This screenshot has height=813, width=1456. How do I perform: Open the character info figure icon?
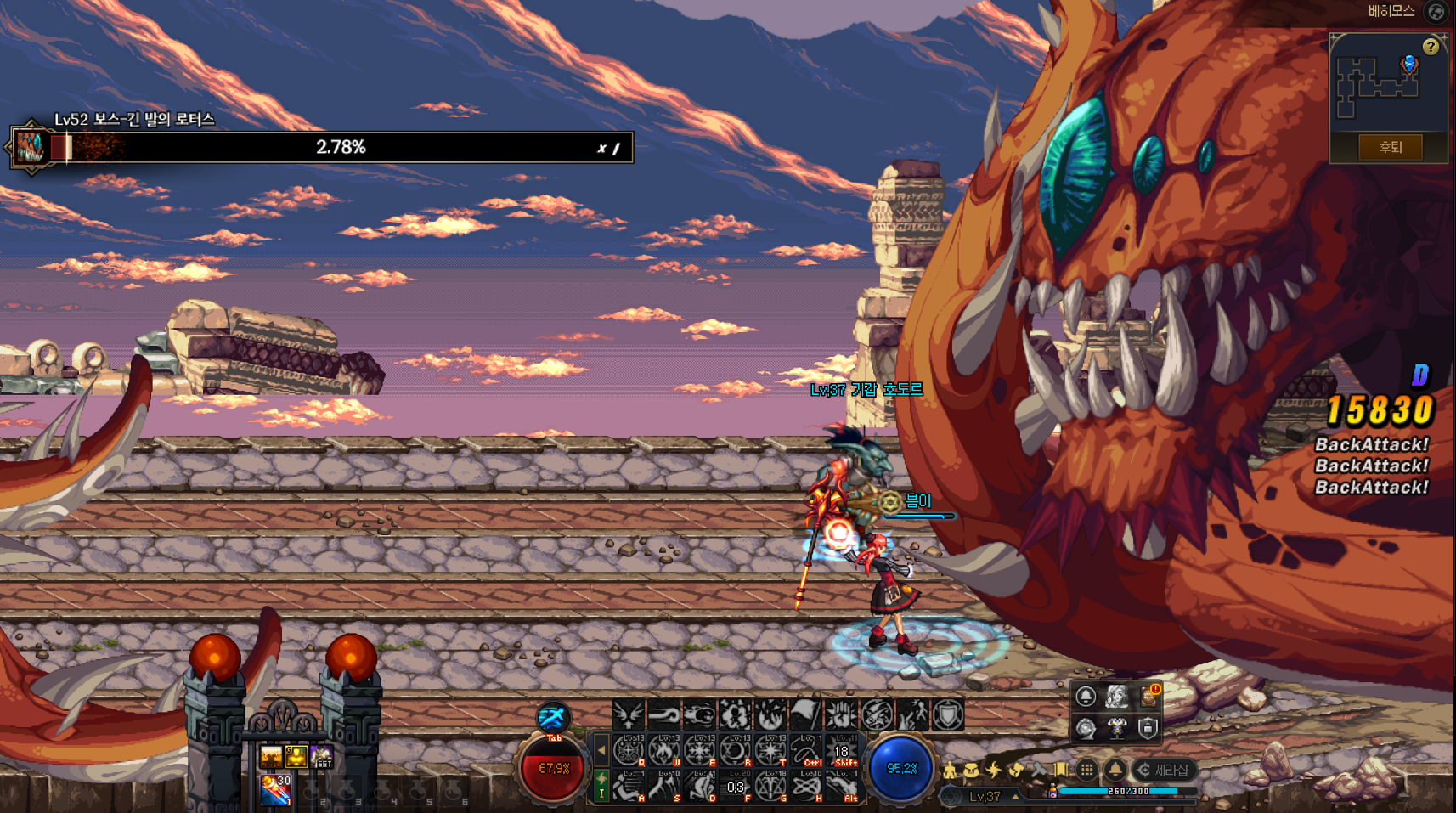click(x=950, y=771)
